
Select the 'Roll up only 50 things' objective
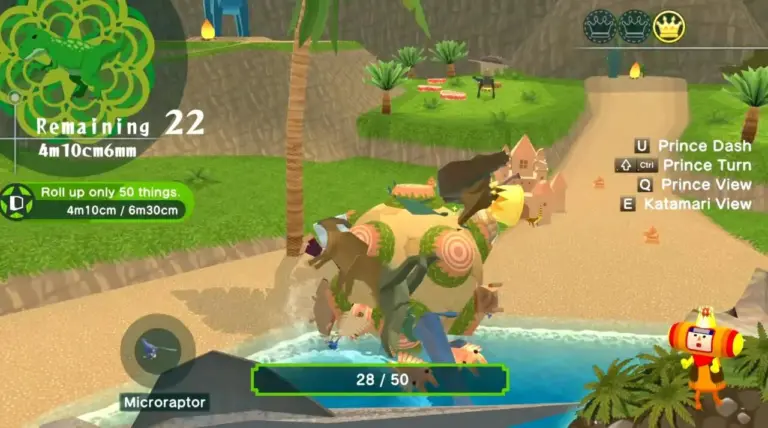click(110, 192)
